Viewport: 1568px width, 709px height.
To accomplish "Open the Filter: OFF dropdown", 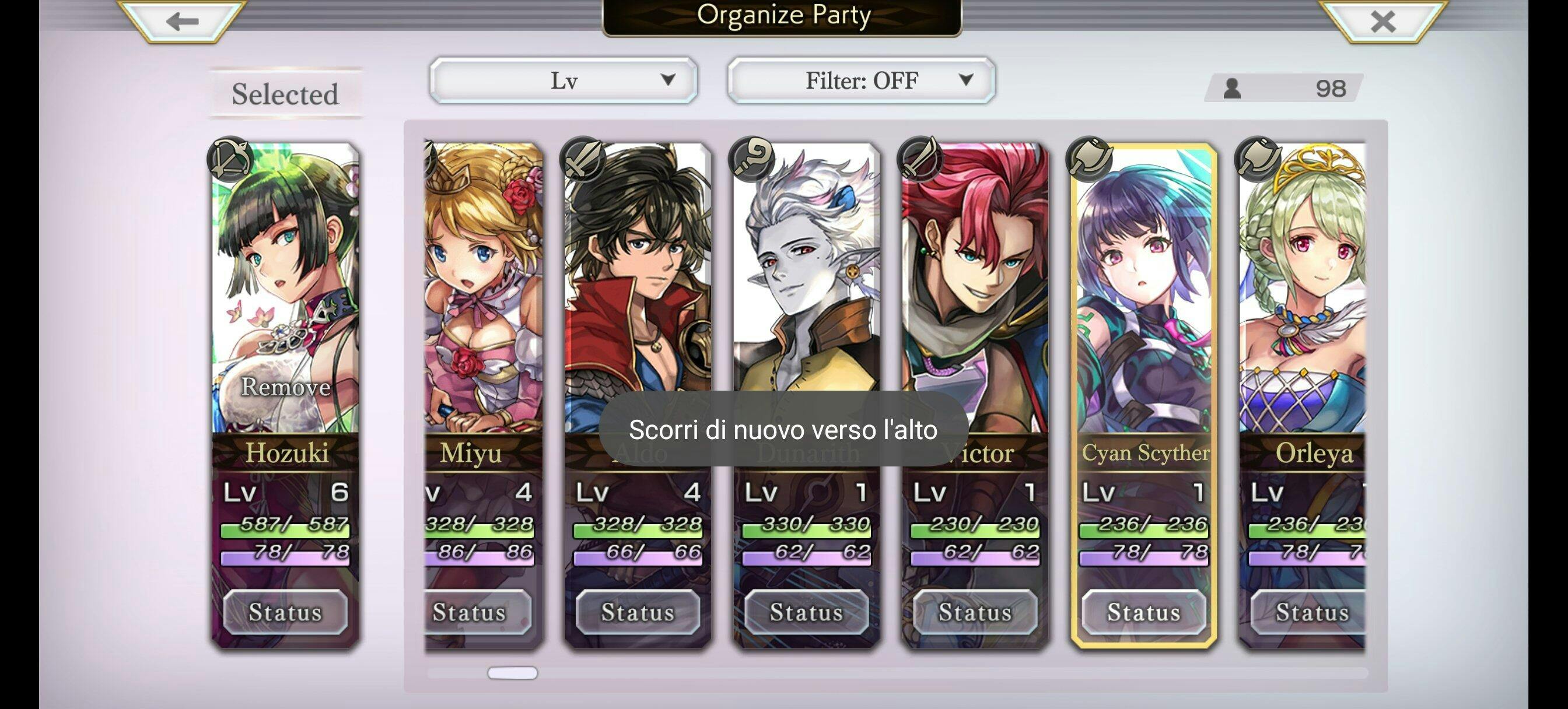I will [x=860, y=80].
